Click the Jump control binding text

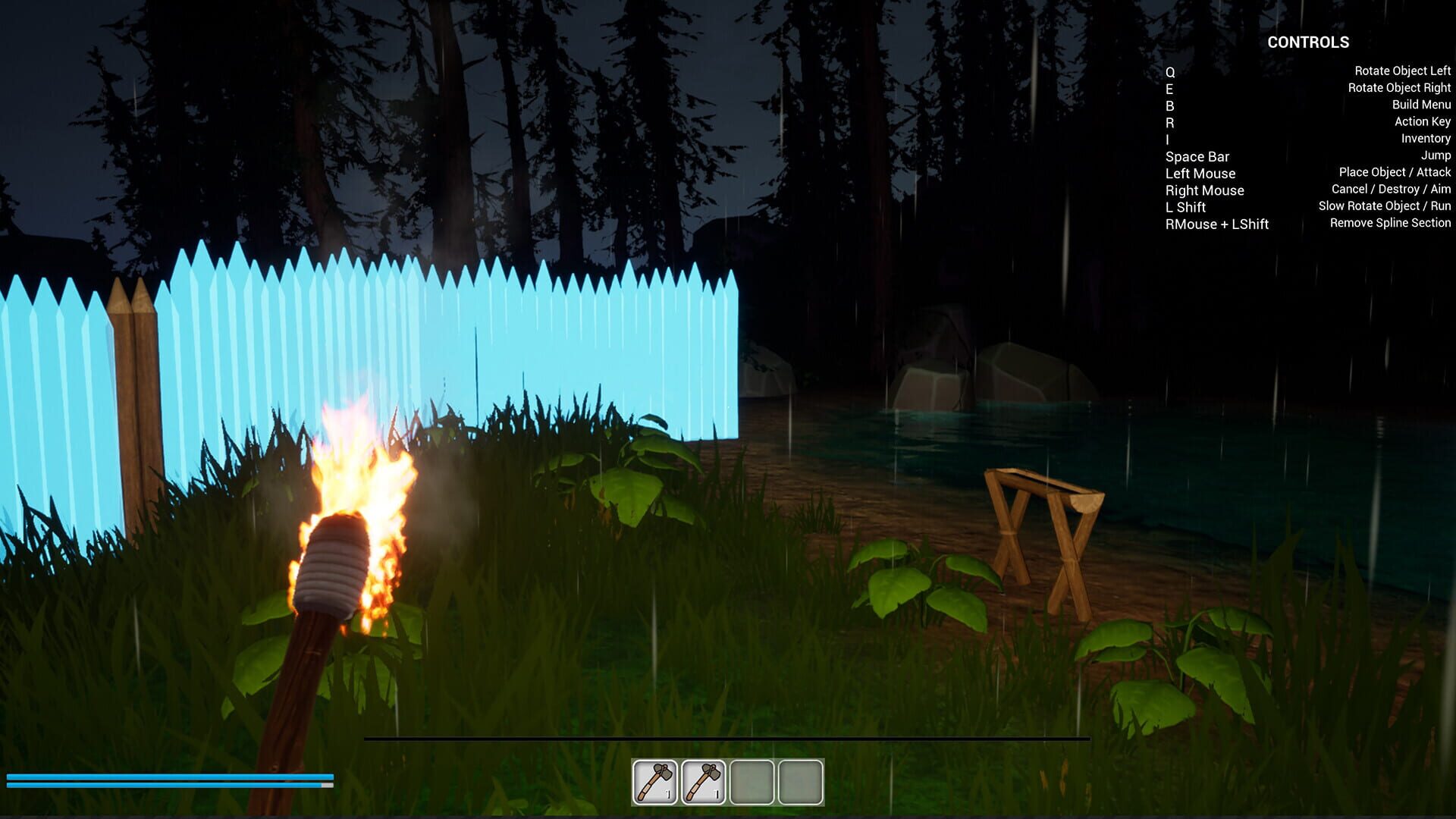tap(1436, 155)
